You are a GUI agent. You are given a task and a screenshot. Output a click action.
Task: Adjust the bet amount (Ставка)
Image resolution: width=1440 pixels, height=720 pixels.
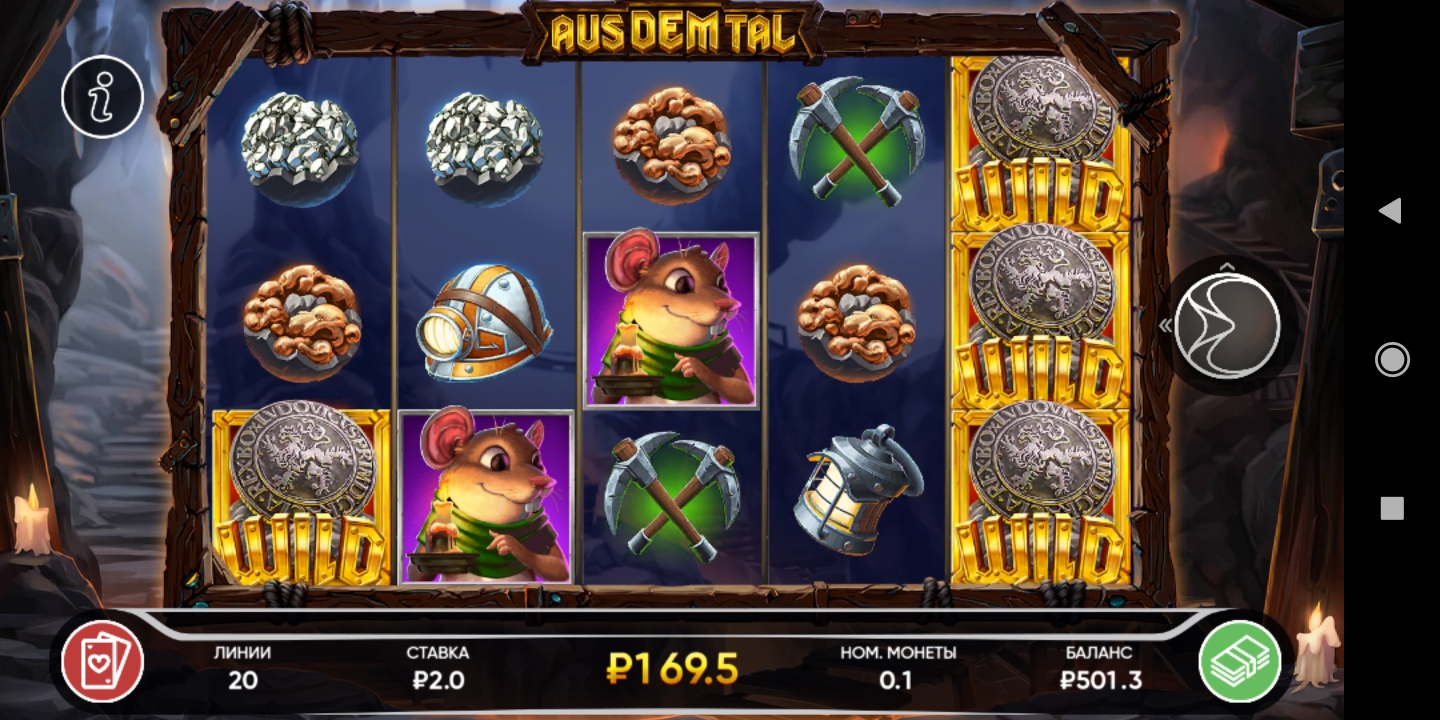(x=437, y=668)
